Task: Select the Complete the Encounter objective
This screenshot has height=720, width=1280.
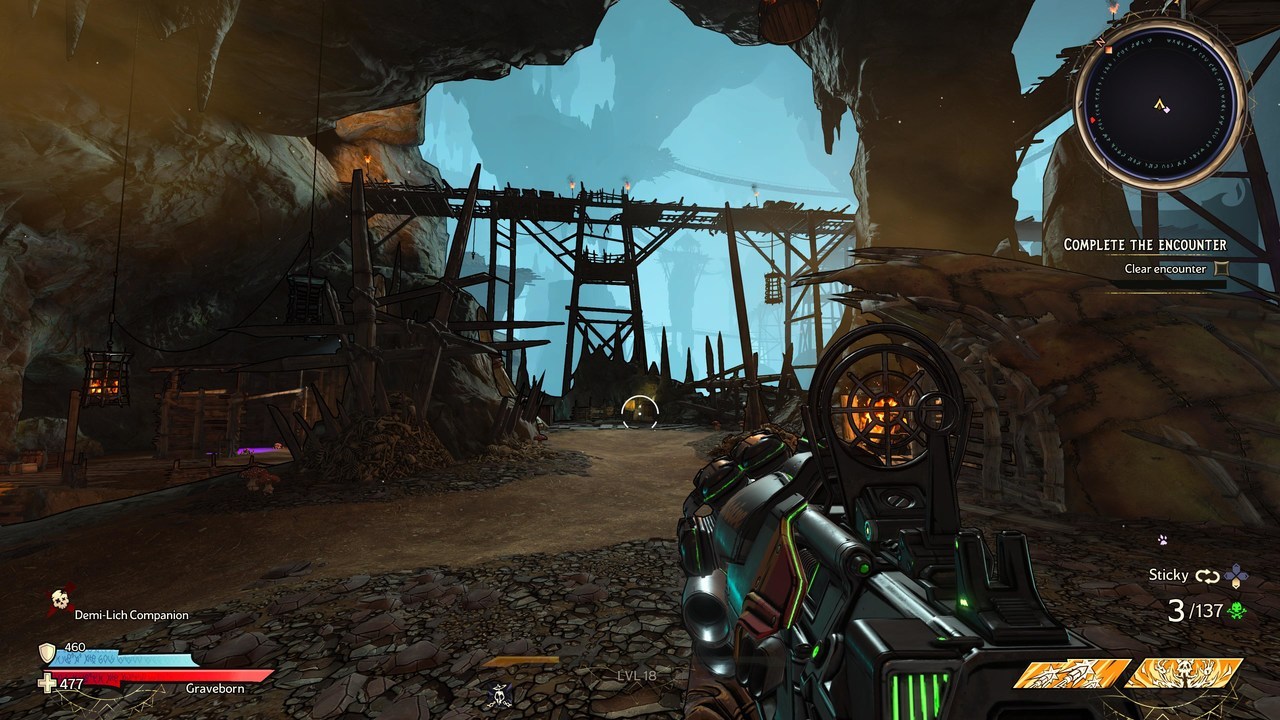Action: pyautogui.click(x=1144, y=245)
